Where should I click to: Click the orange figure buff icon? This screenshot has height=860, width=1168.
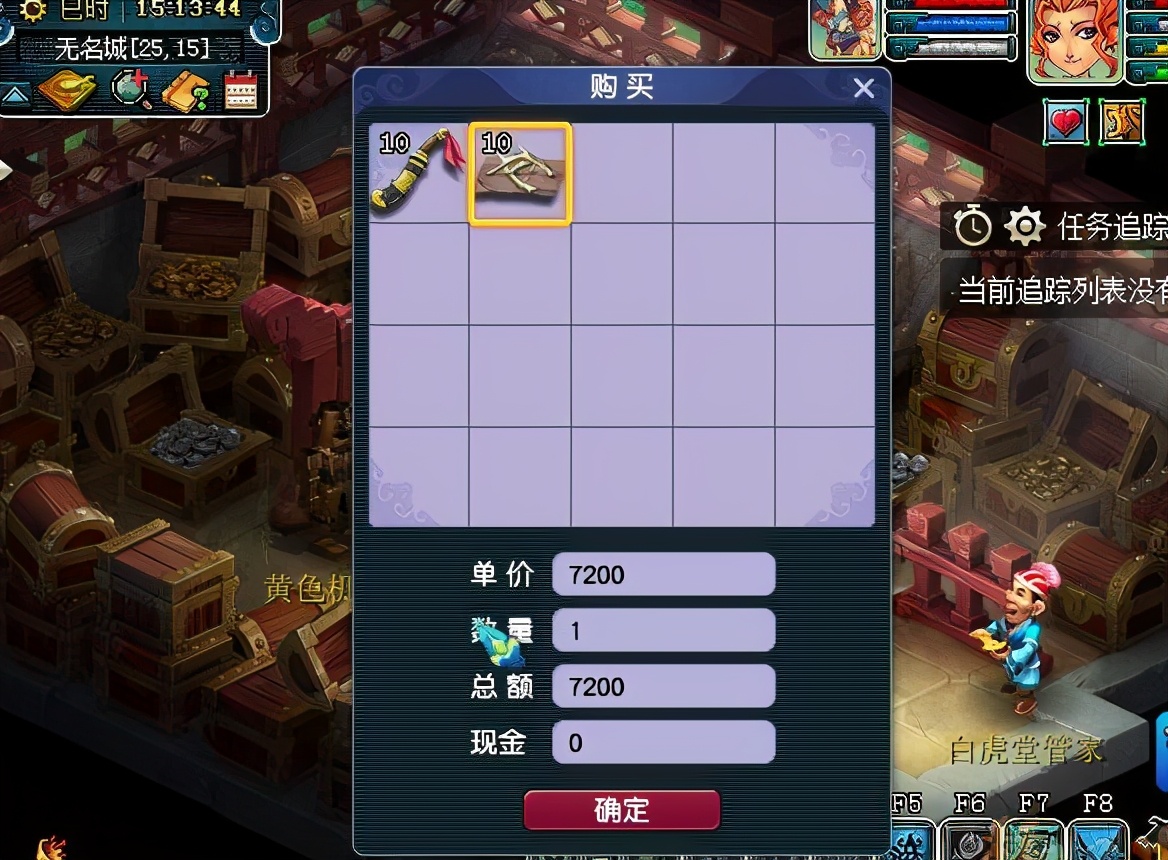pos(1122,122)
